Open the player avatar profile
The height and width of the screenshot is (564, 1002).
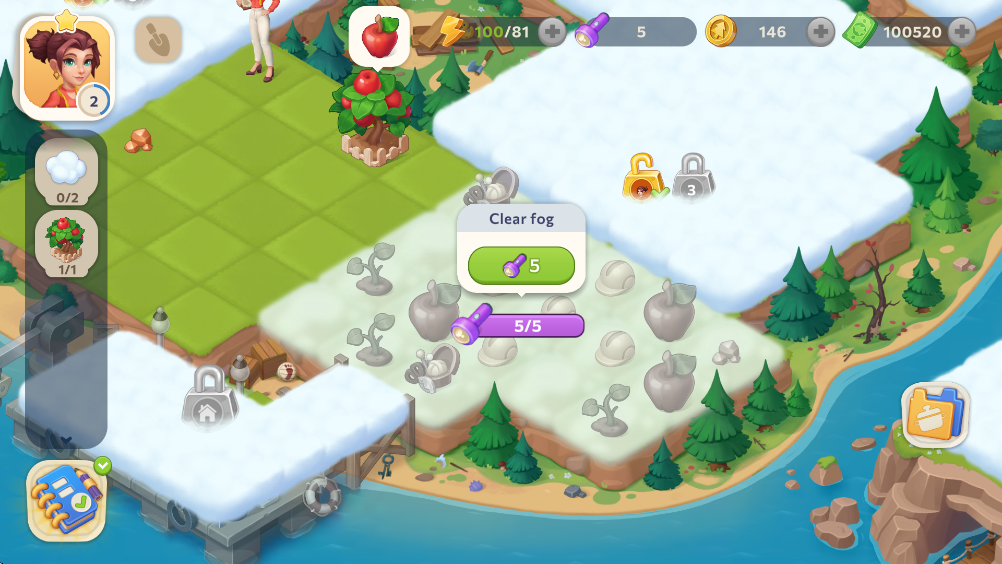tap(66, 67)
